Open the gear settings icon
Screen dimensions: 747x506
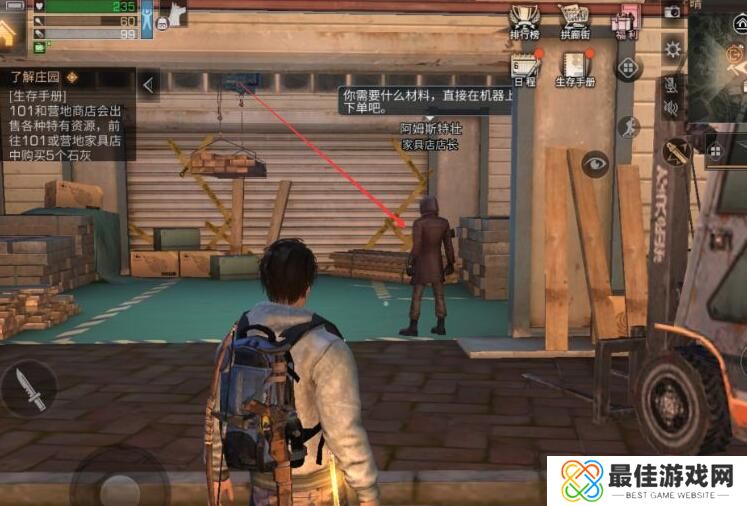point(673,48)
